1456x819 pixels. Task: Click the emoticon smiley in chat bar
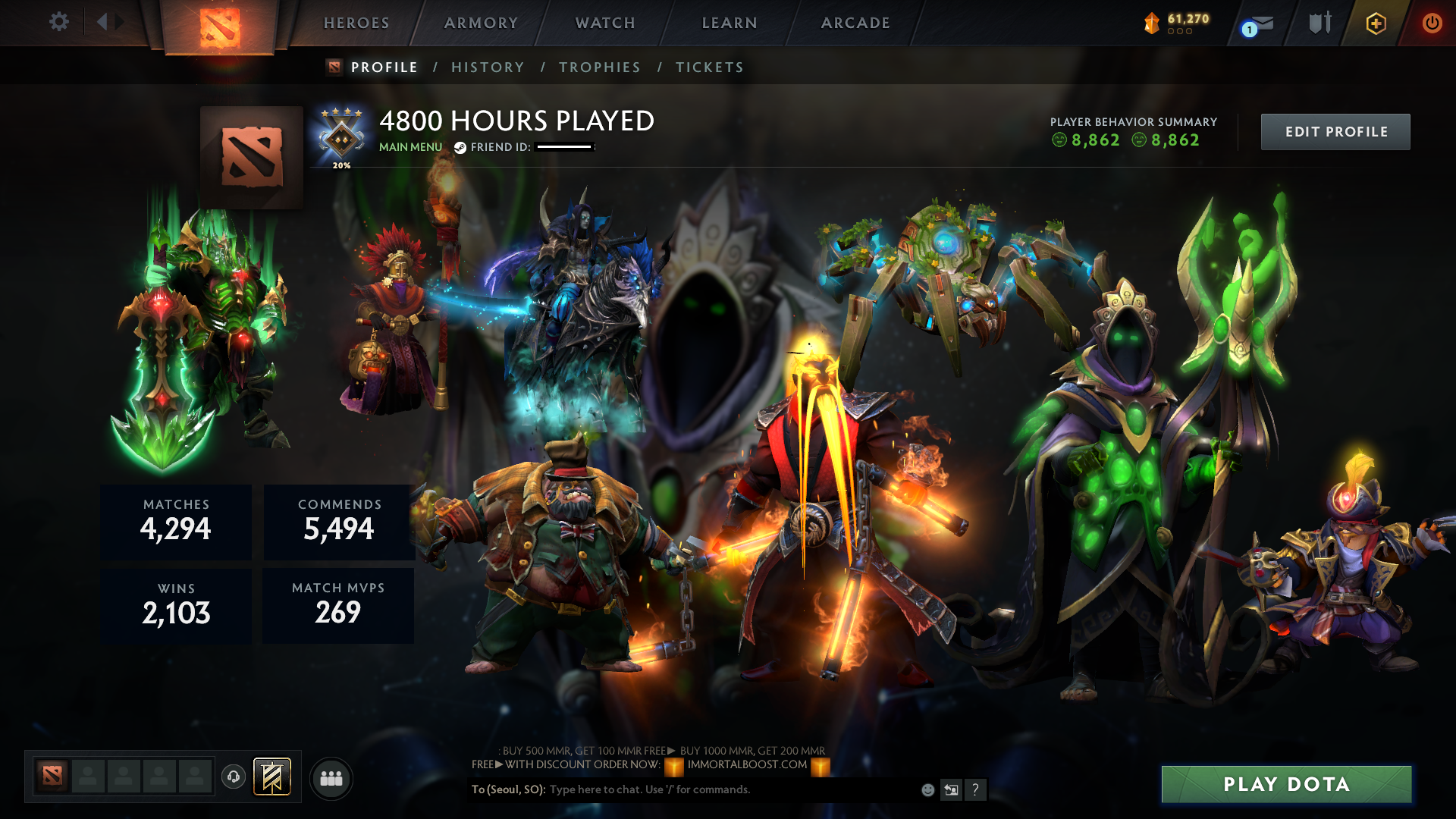point(927,789)
